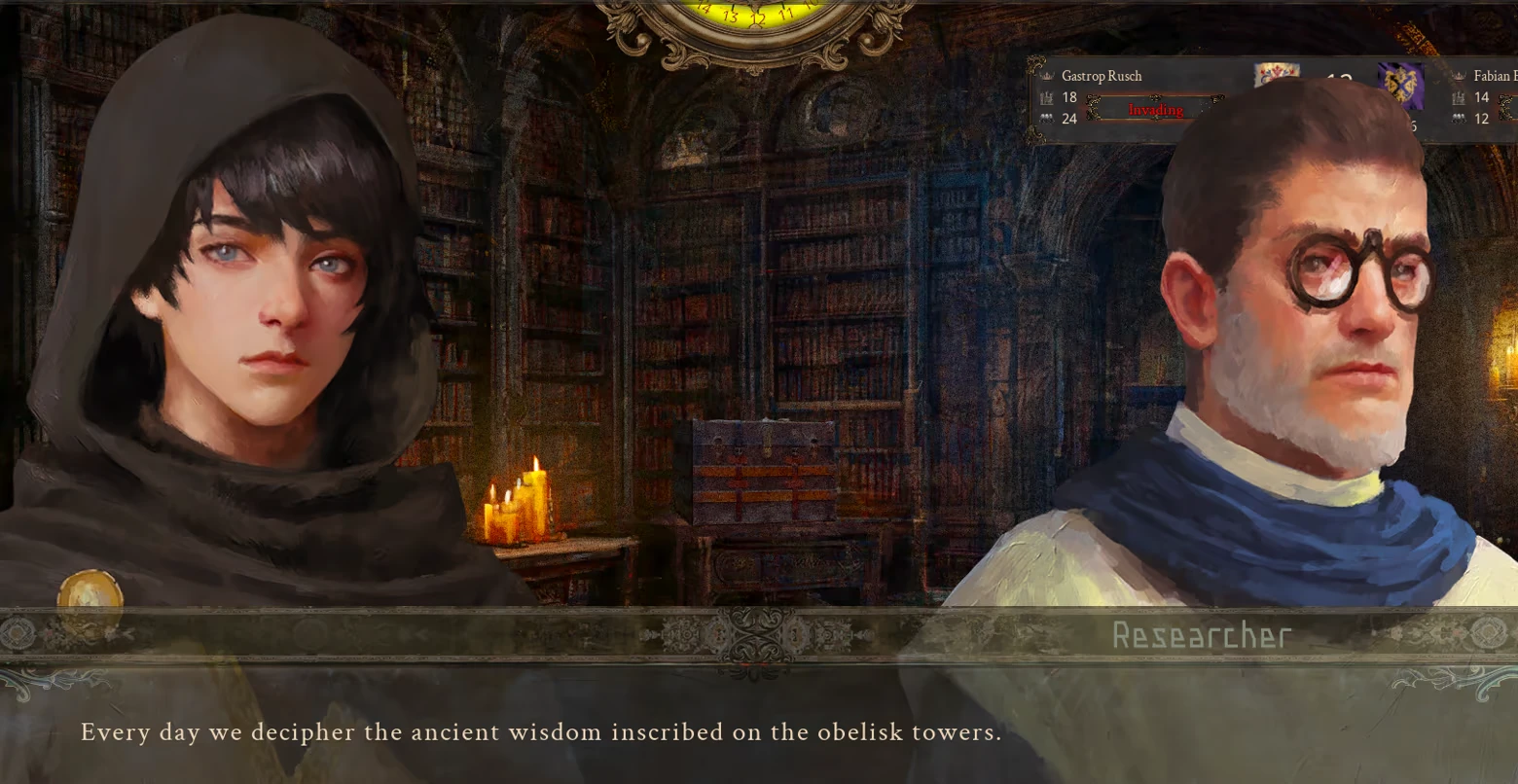This screenshot has height=784, width=1518.
Task: Select Fabian's purple coat of arms
Action: click(1401, 86)
